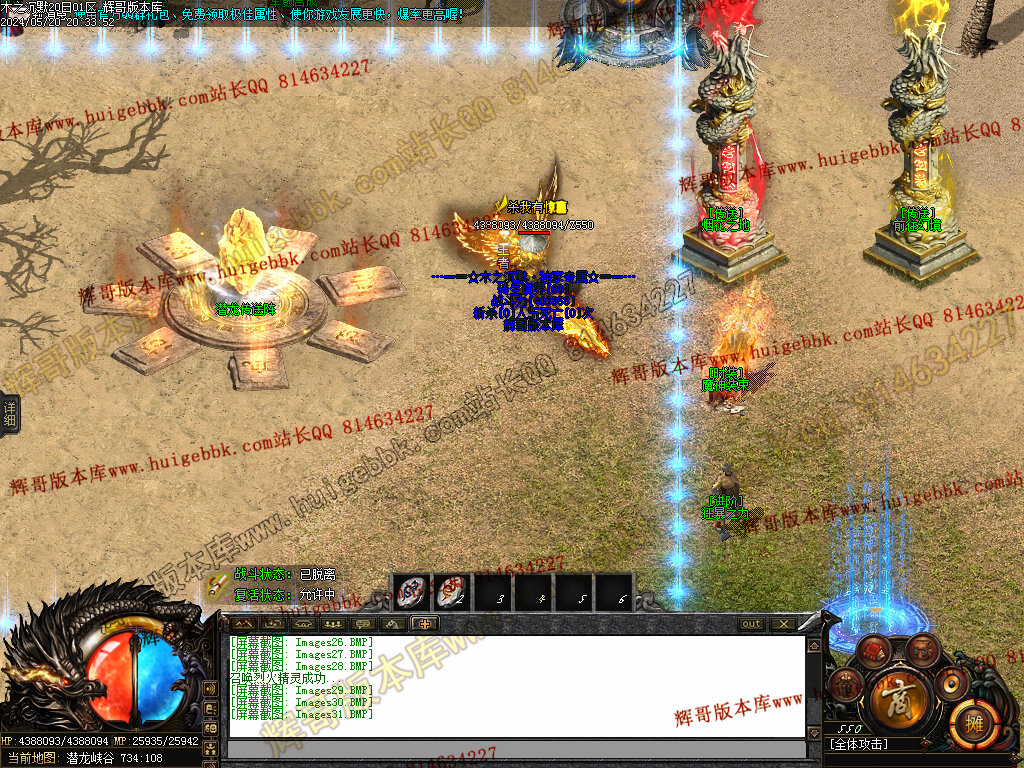This screenshot has width=1024, height=768.
Task: Toggle the [全体攻击] attack mode label
Action: pos(860,744)
